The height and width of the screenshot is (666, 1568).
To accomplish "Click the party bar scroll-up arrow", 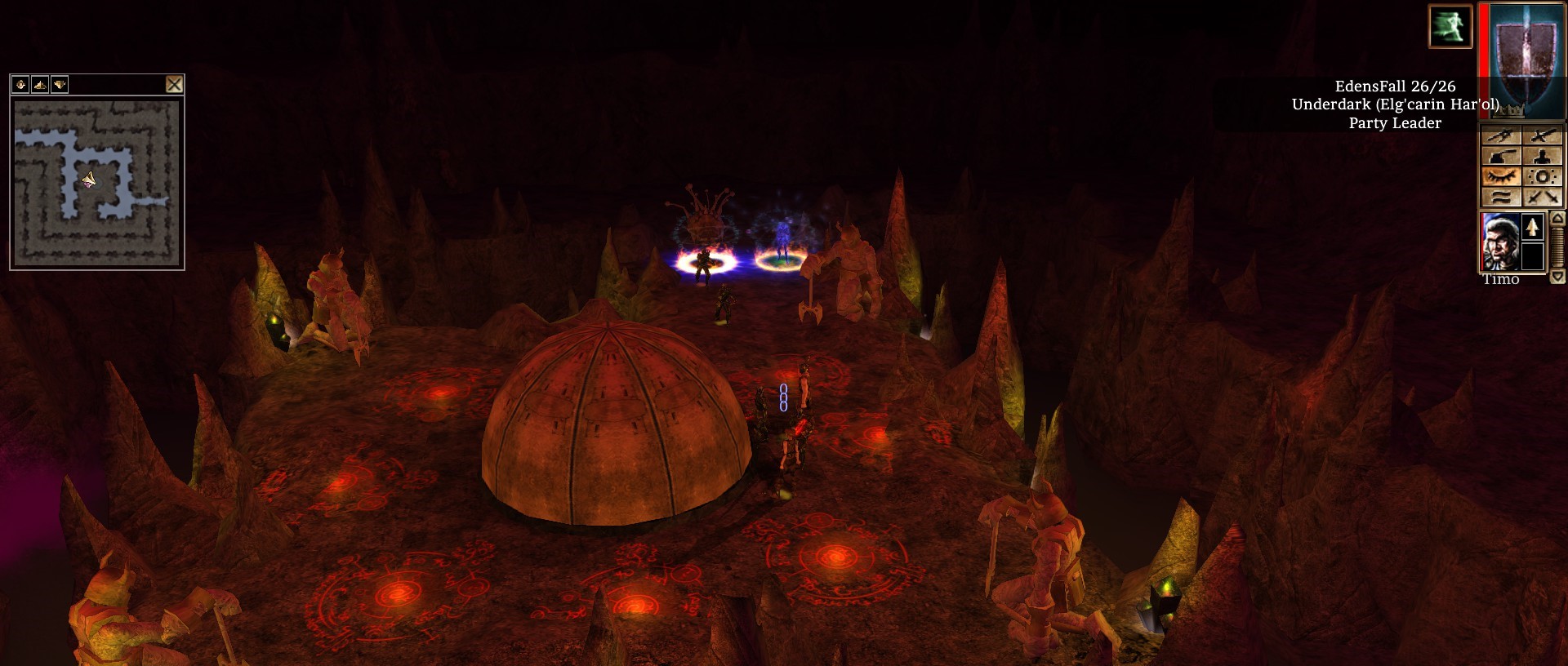I will click(1557, 219).
